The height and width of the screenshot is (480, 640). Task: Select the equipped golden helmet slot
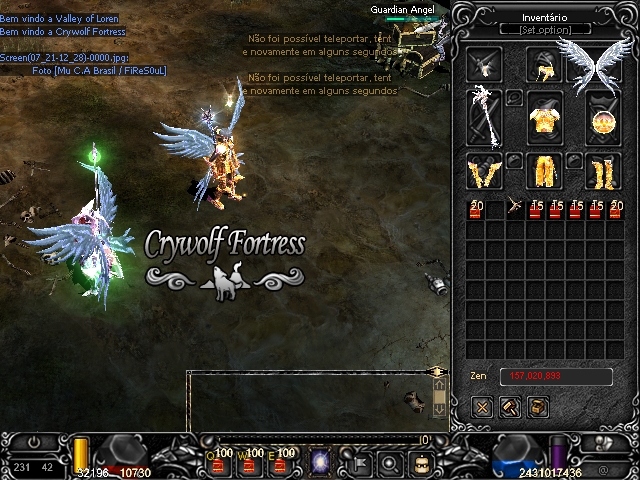545,66
